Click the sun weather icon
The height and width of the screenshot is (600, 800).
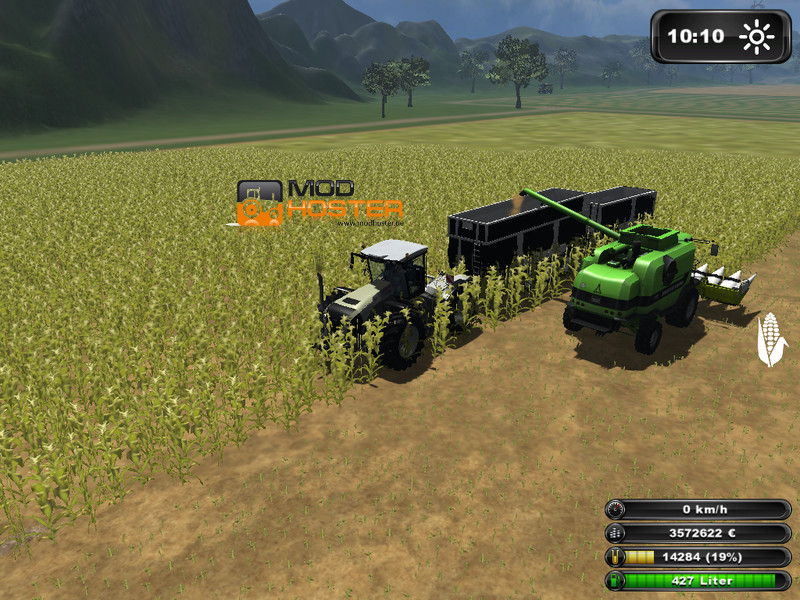tap(756, 38)
